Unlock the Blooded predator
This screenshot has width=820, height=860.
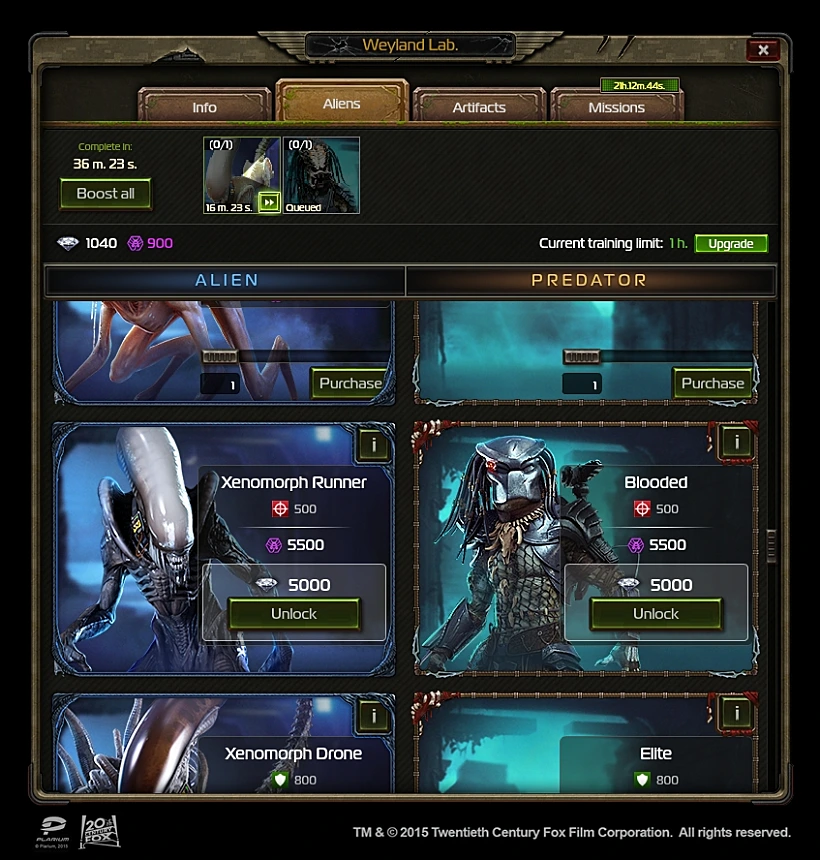pos(655,614)
